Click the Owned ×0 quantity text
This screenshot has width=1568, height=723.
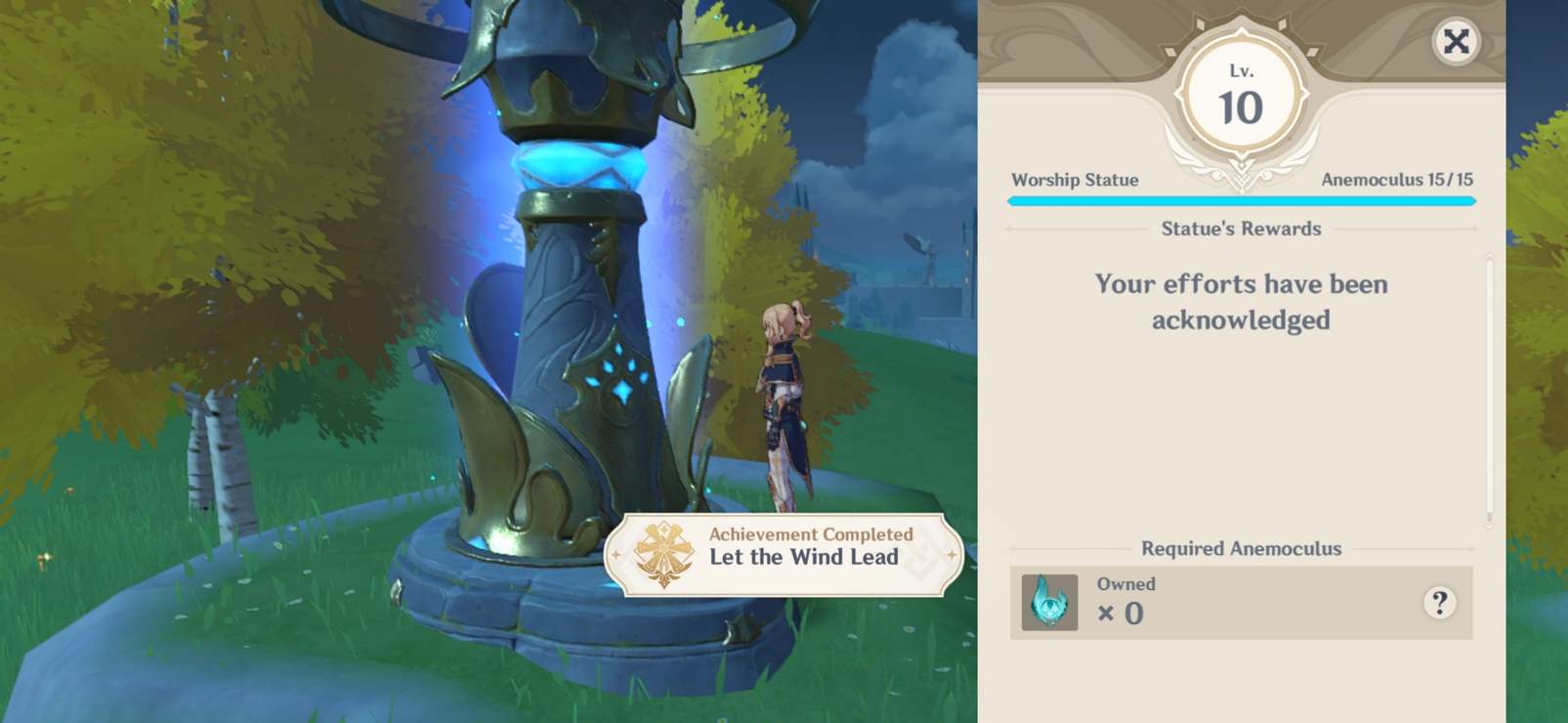[x=1123, y=600]
